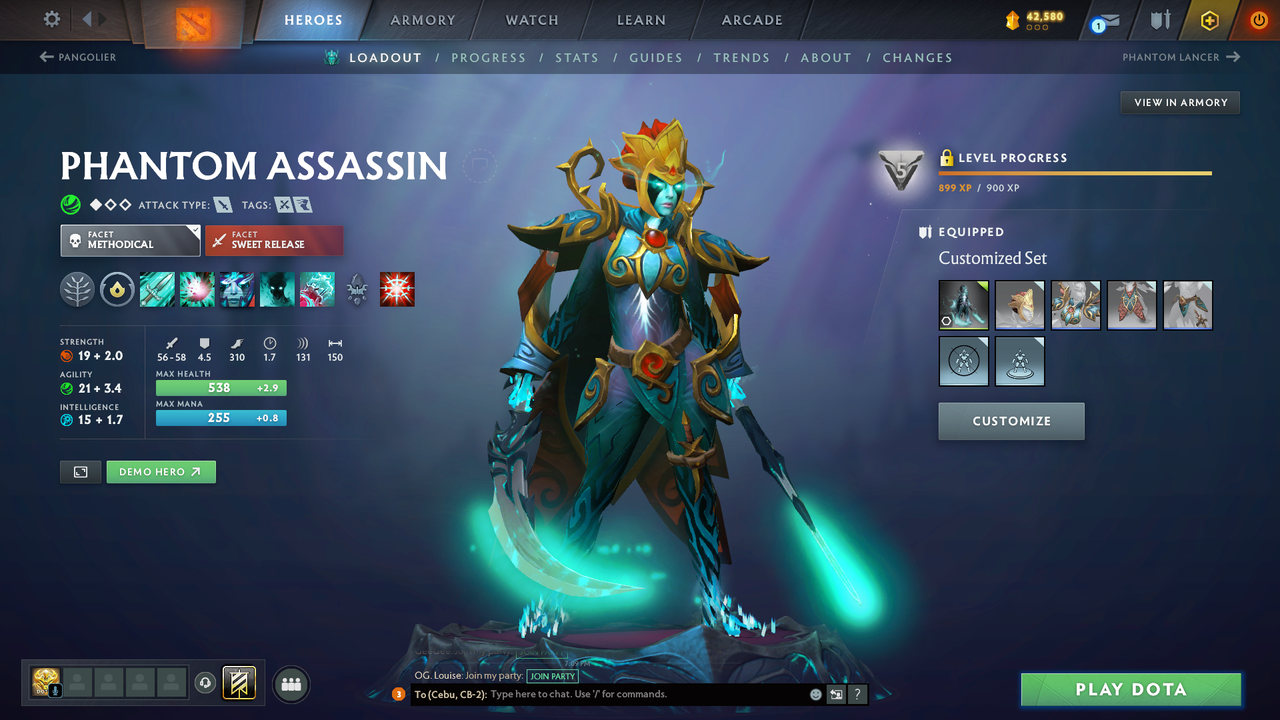Click the PLAY DOTA button
Screen dimensions: 1280x720
click(x=1131, y=689)
